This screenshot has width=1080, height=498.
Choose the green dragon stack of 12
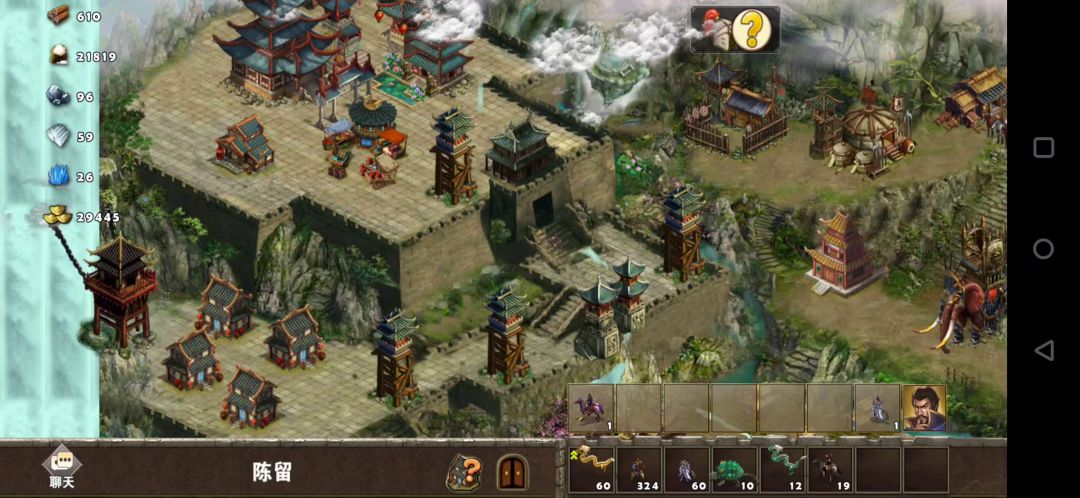click(x=782, y=469)
